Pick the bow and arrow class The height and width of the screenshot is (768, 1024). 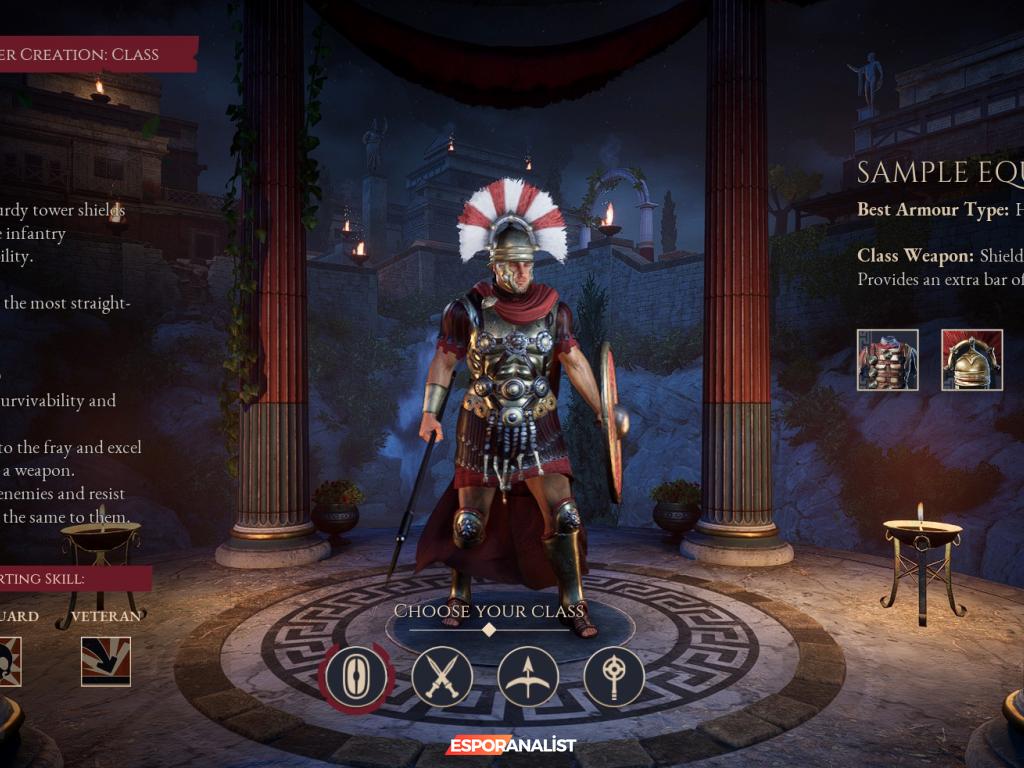coord(528,677)
